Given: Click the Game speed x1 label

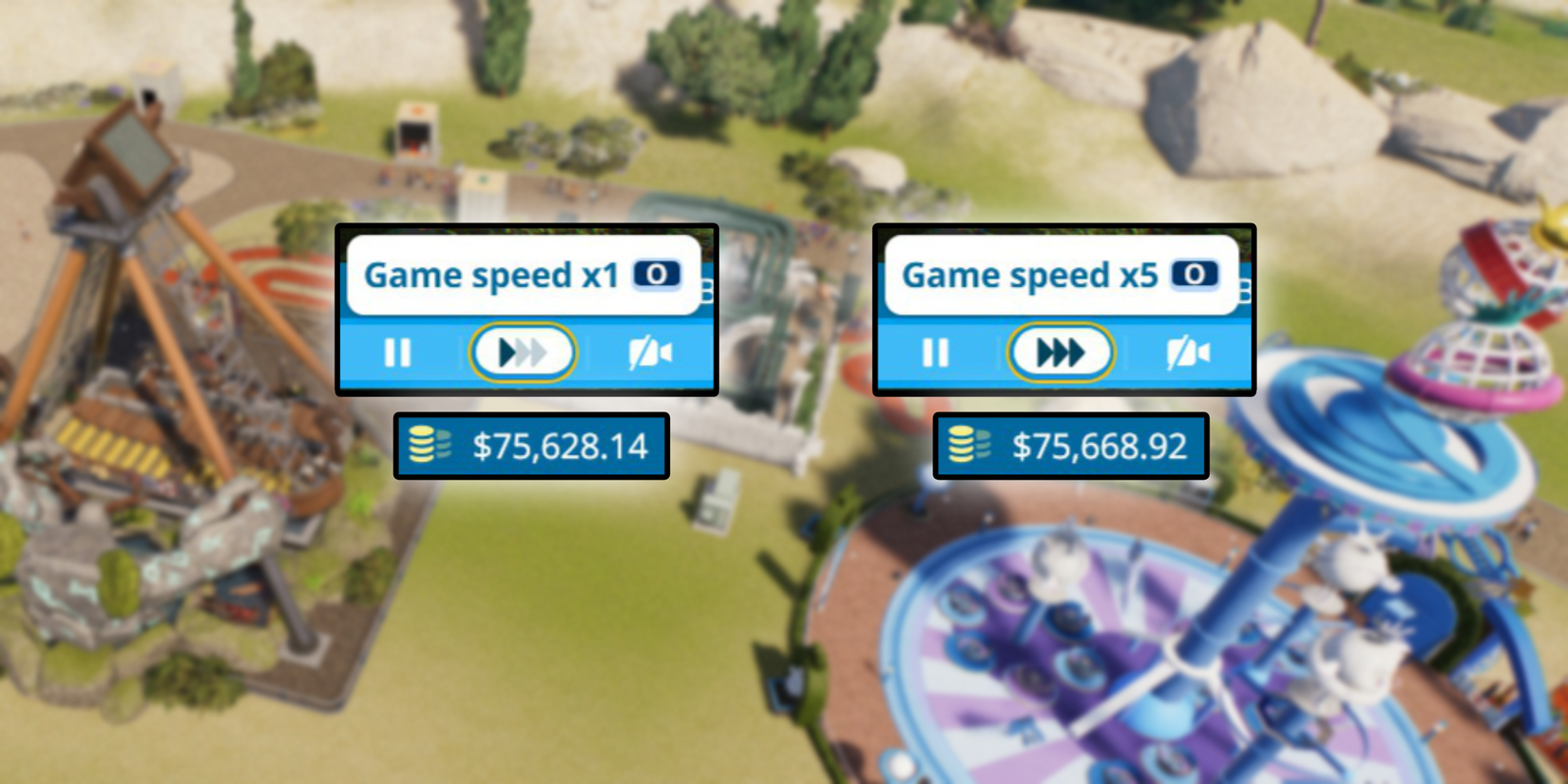Looking at the screenshot, I should tap(494, 276).
